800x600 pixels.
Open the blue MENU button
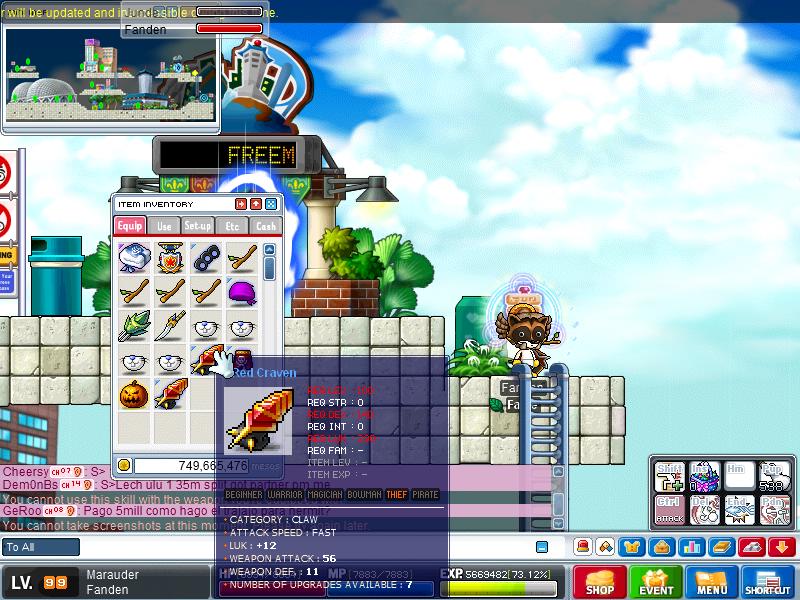(x=712, y=582)
